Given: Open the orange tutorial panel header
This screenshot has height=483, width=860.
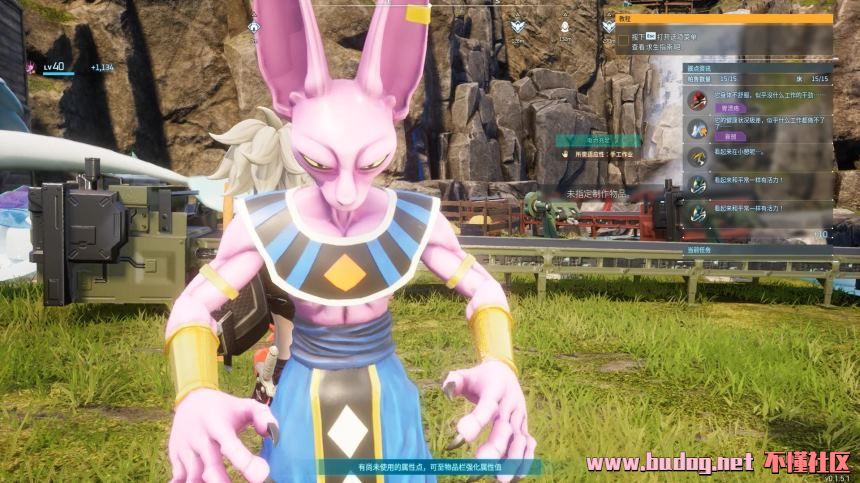Looking at the screenshot, I should point(717,18).
